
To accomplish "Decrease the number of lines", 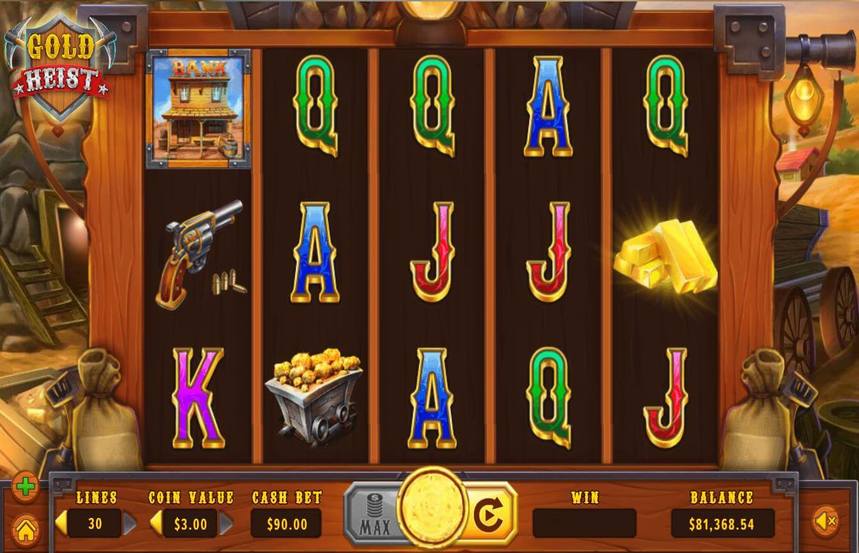I will 61,523.
